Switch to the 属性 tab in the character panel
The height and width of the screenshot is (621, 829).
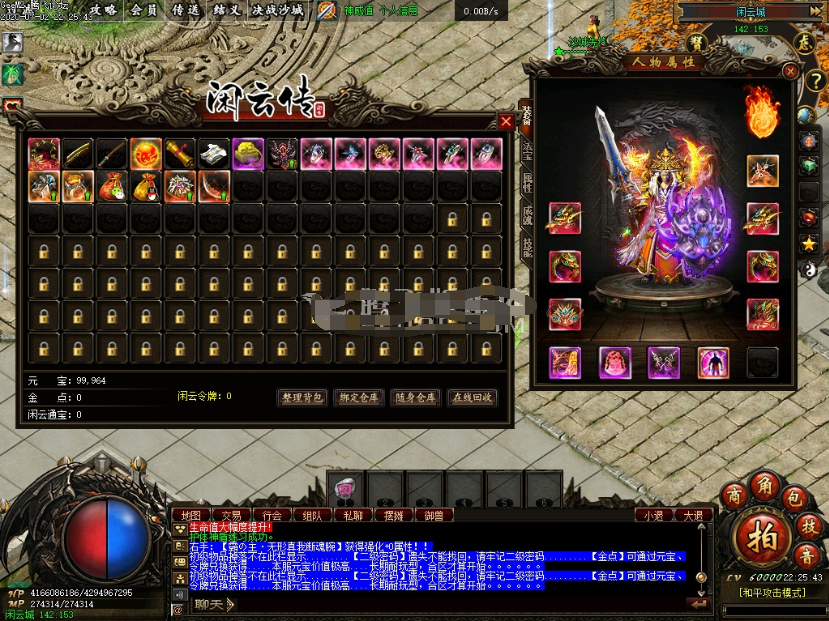(x=527, y=183)
